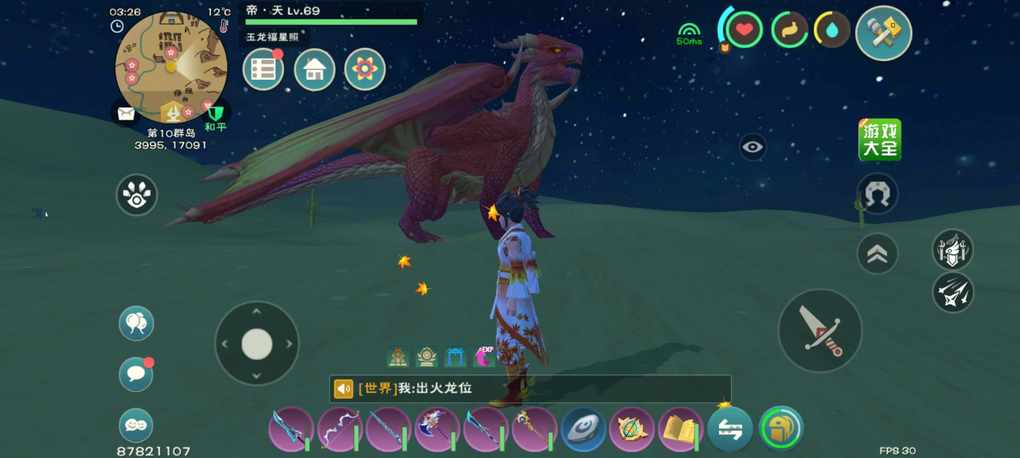Open the chat bubble with red dot

136,373
